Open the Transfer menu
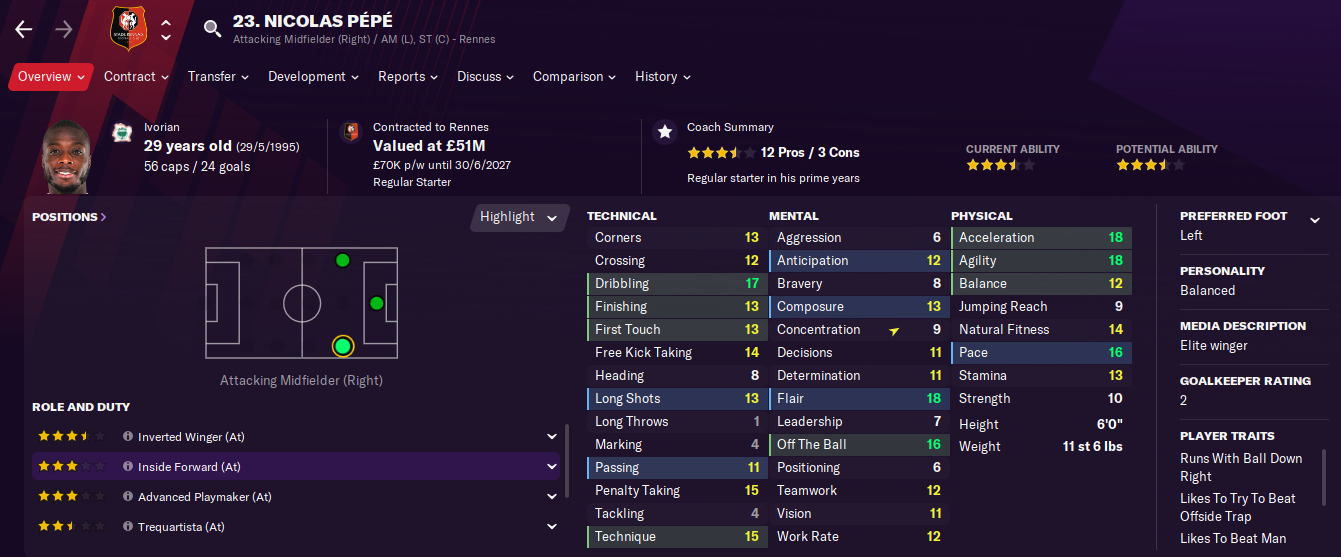 pos(218,77)
